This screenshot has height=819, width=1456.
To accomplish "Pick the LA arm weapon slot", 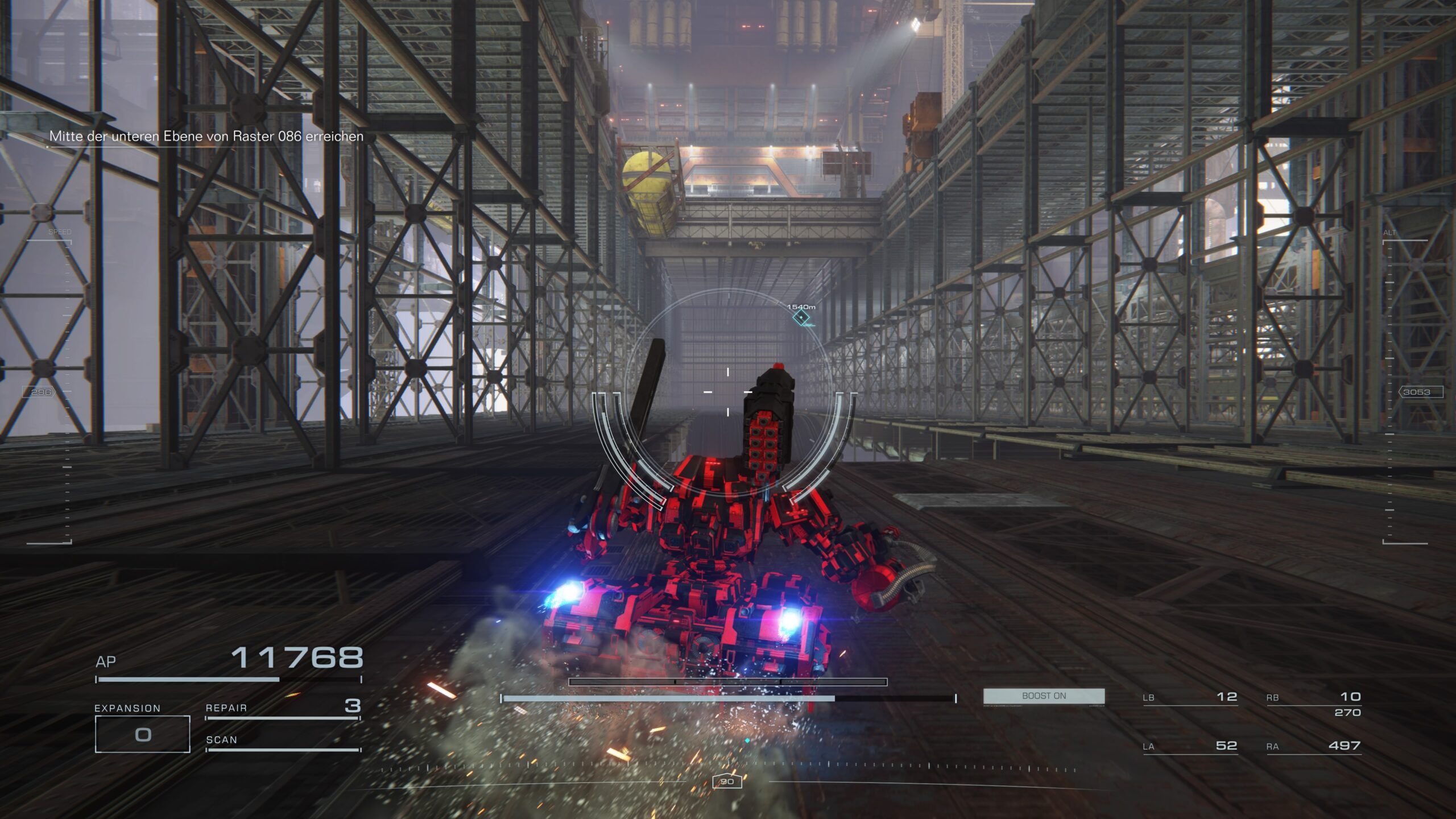I will (x=1190, y=746).
